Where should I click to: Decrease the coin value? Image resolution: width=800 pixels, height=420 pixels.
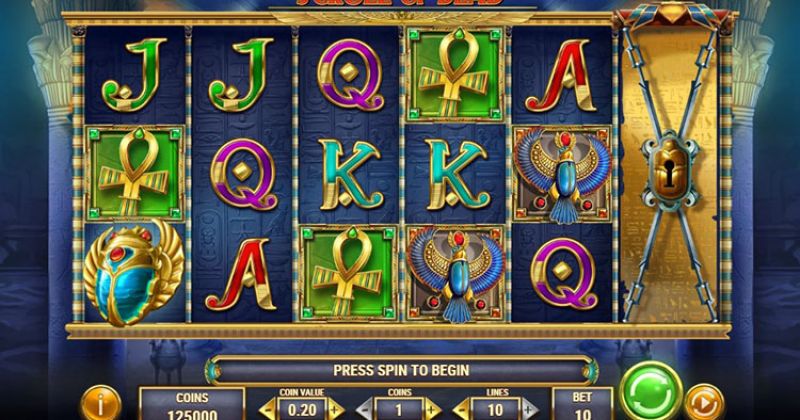tap(266, 410)
